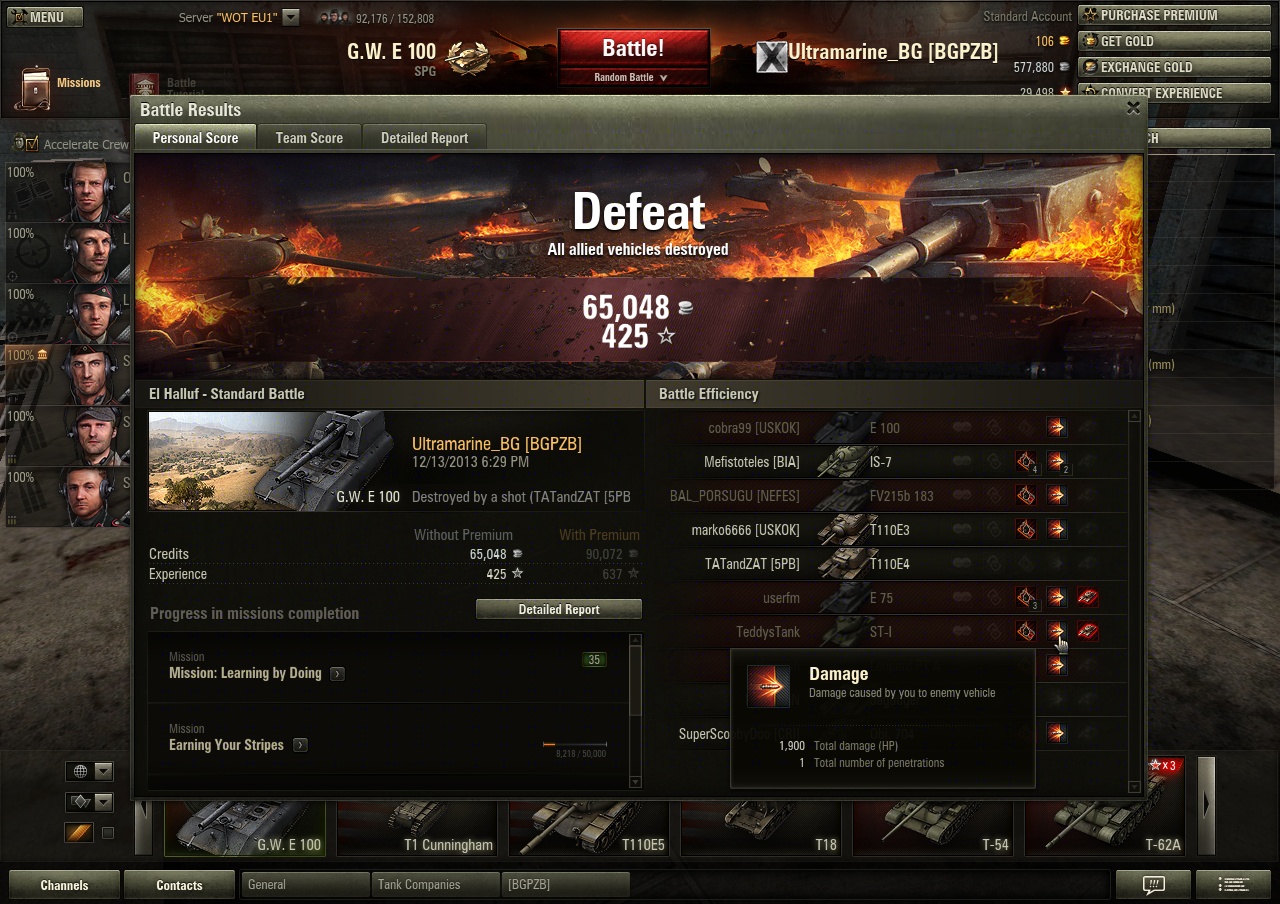Screen dimensions: 1280x904
Task: Expand the Learning by Doing mission
Action: pyautogui.click(x=337, y=674)
